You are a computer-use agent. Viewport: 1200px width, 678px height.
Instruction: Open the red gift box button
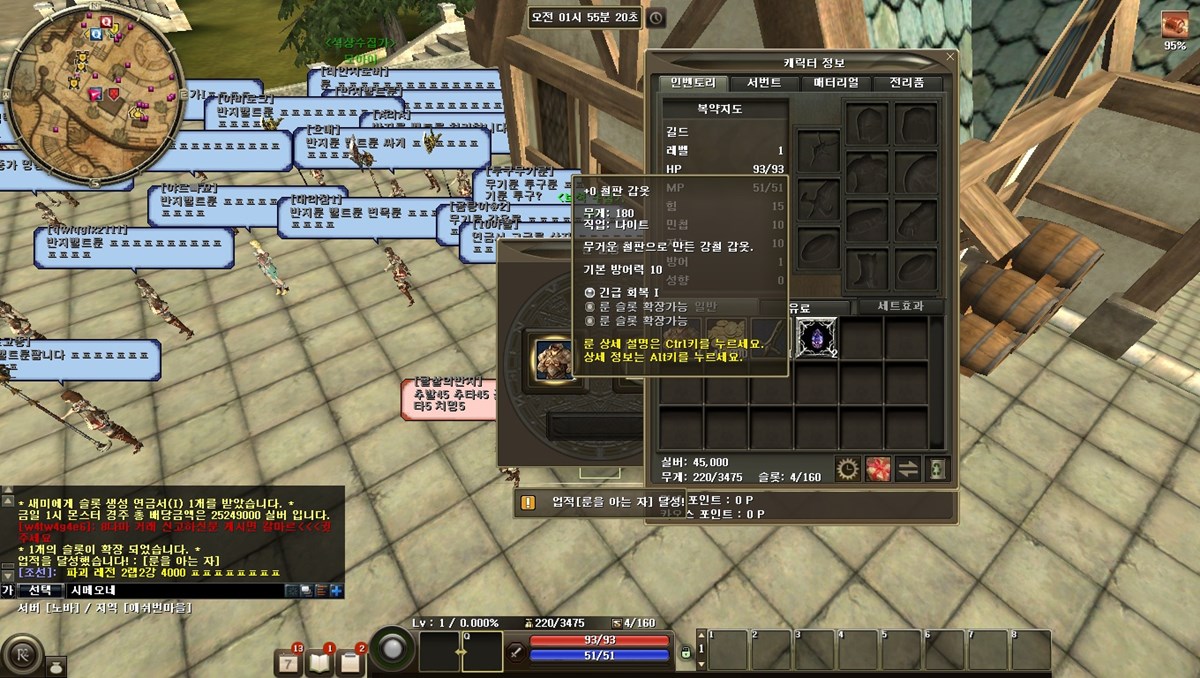point(878,467)
